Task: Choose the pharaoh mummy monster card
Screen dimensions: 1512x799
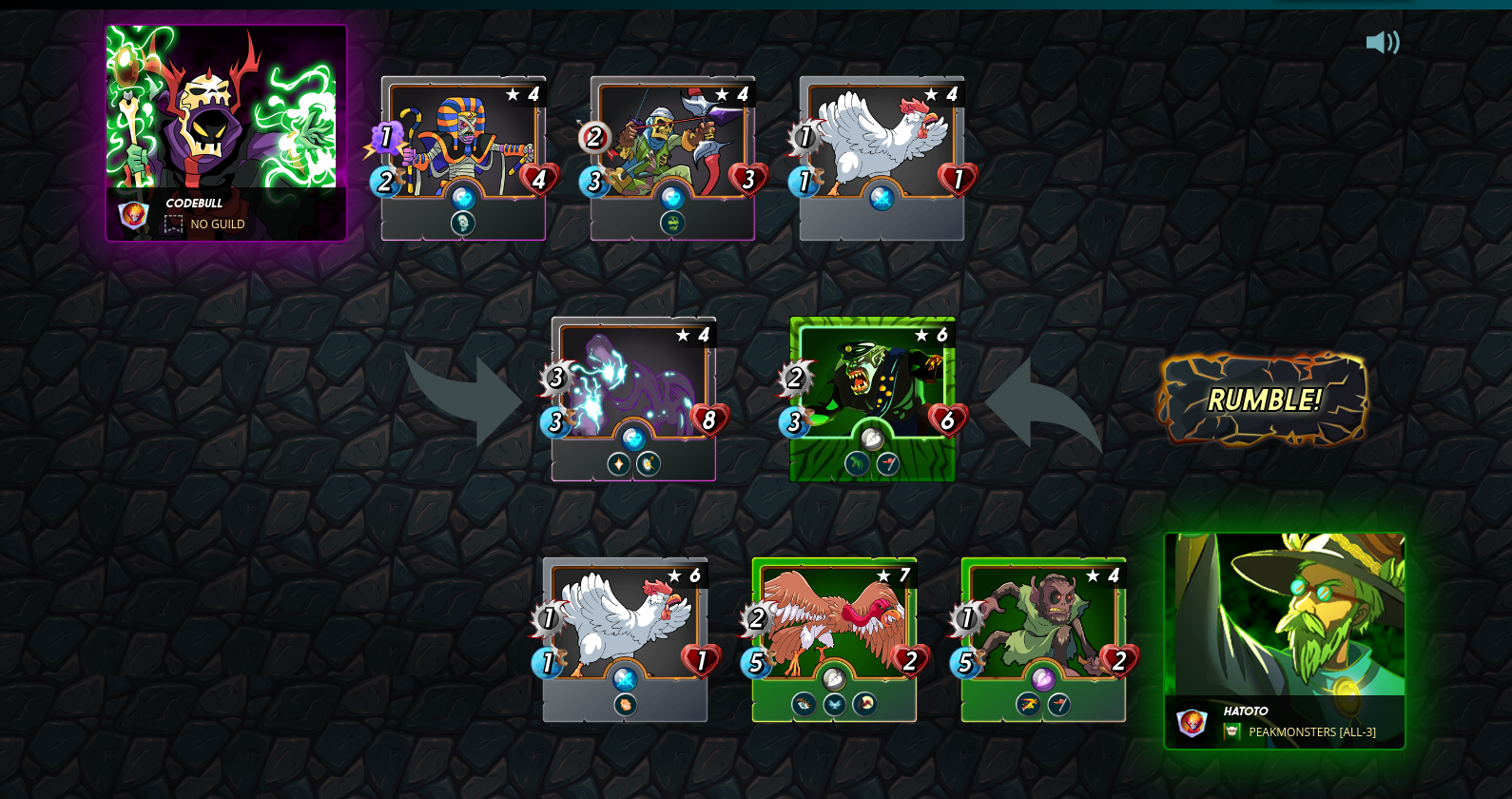Action: tap(464, 158)
